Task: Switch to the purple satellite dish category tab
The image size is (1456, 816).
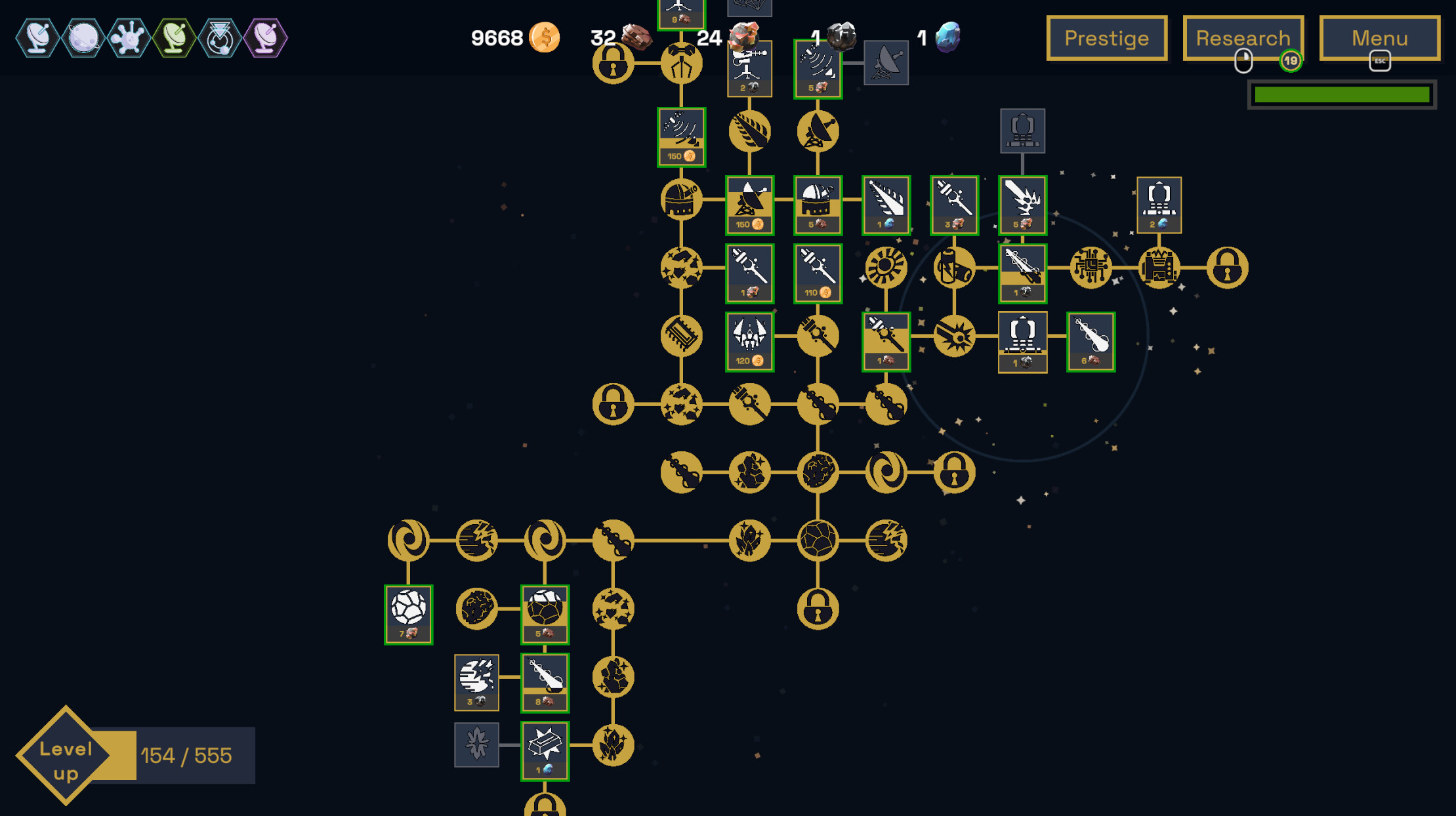Action: click(265, 38)
